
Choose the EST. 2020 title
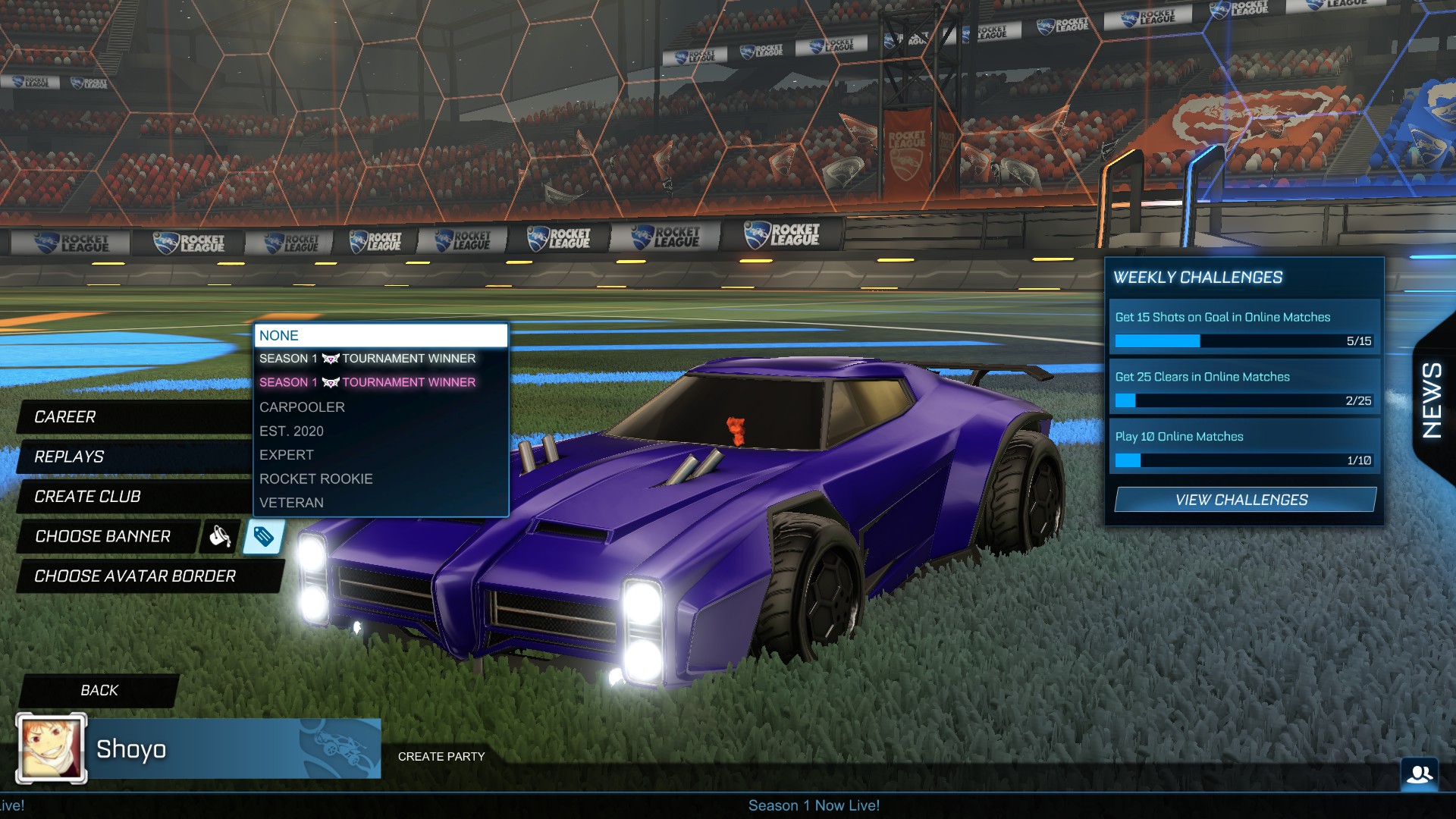(291, 431)
